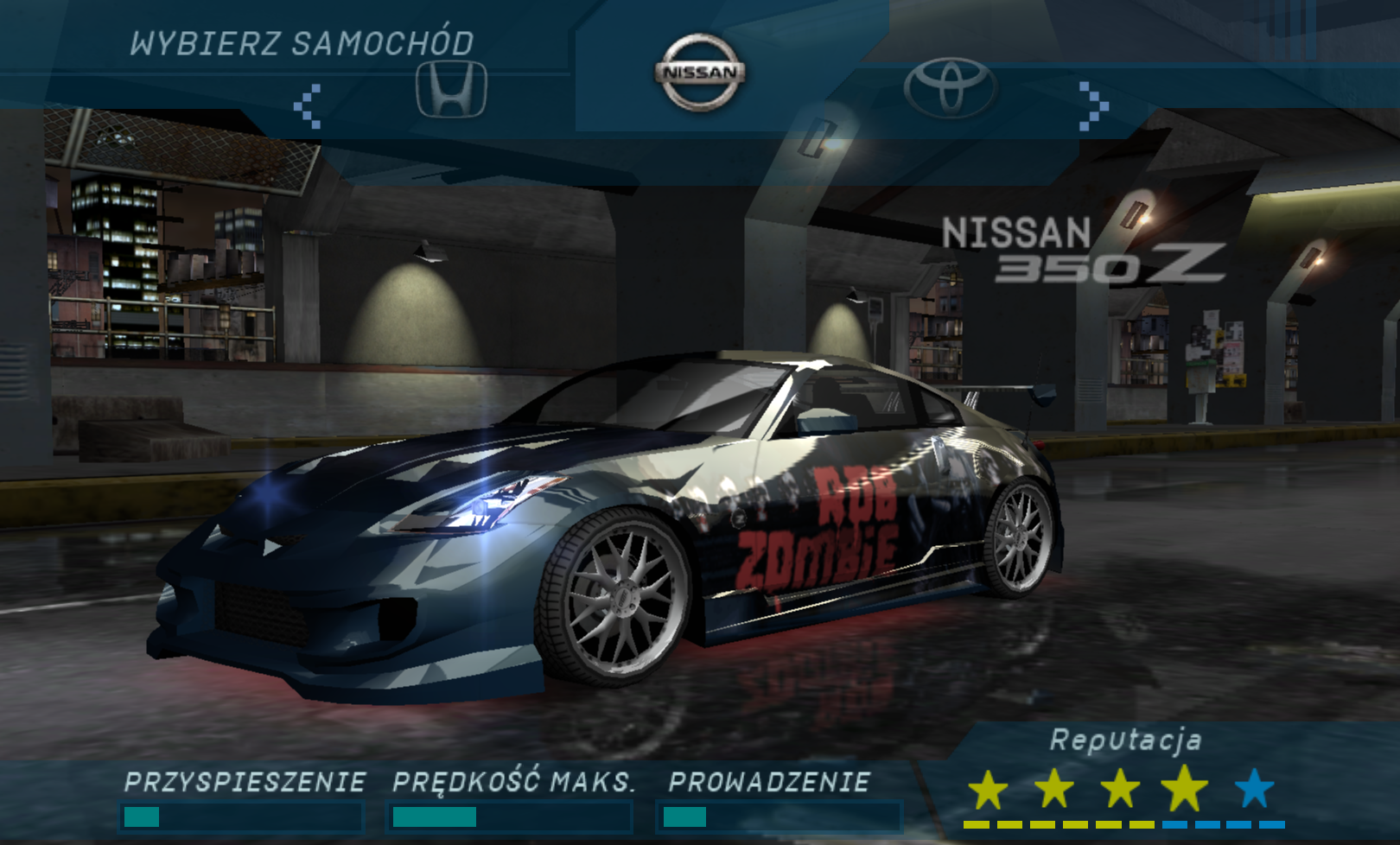Click the left arrow to browse previous brand
The image size is (1400, 845).
[308, 106]
